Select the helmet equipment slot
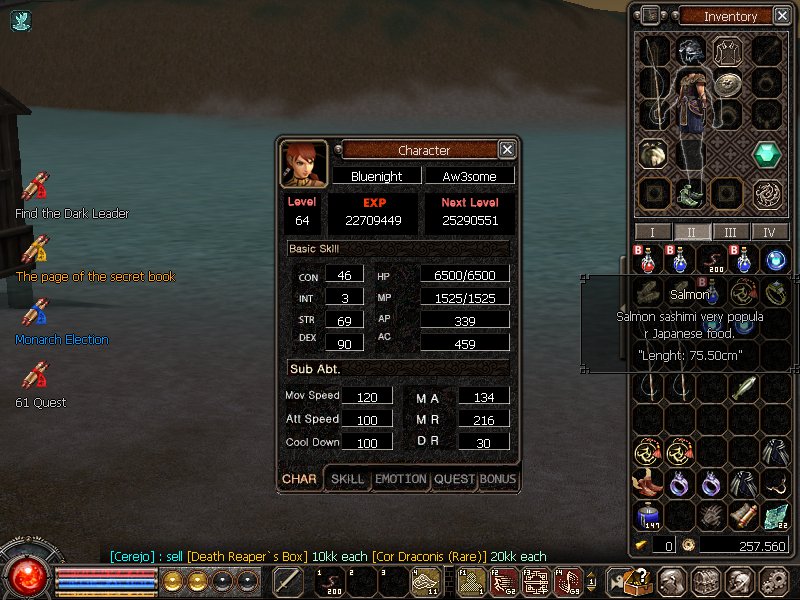This screenshot has width=800, height=600. coord(688,52)
